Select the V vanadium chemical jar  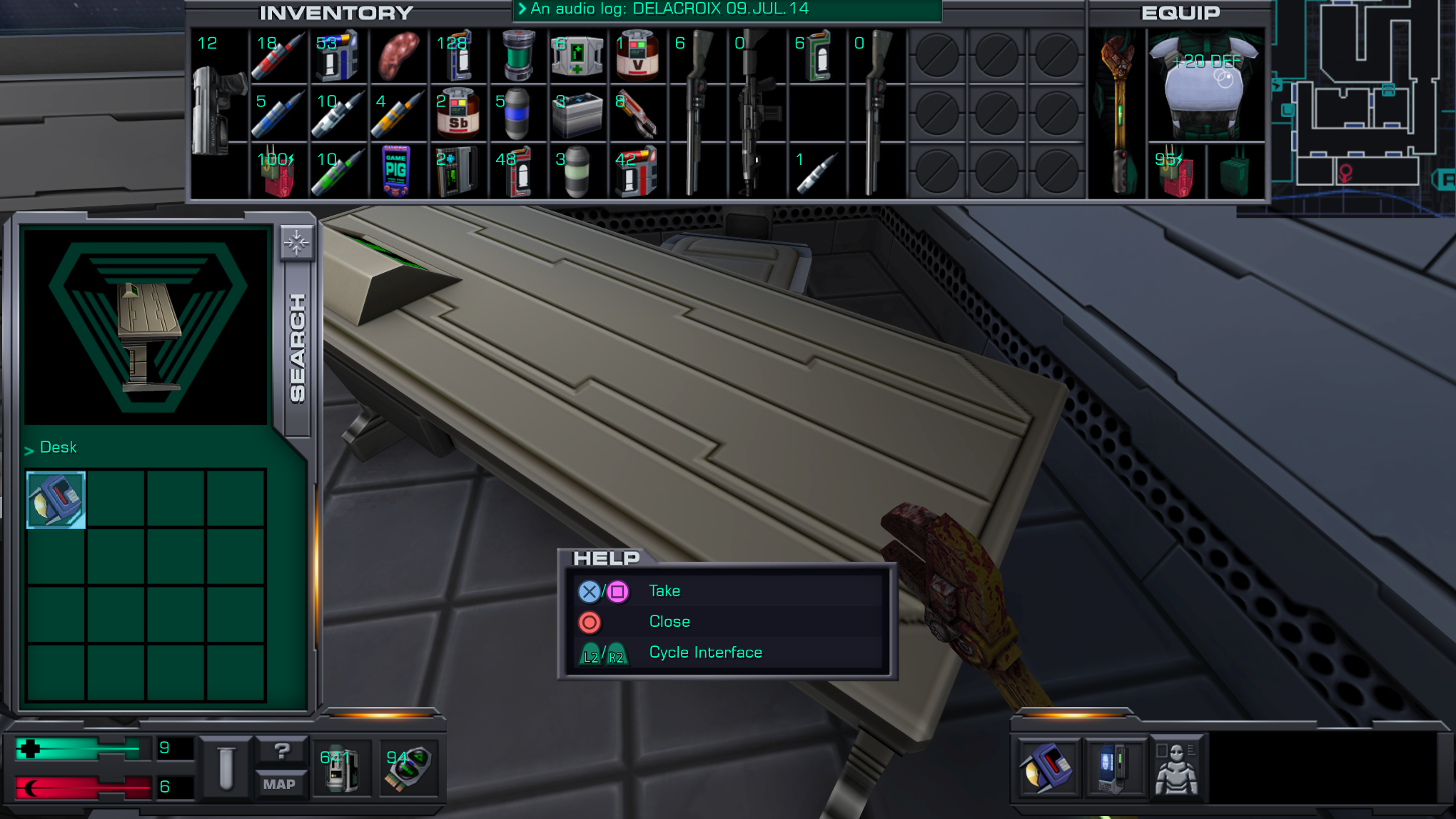pyautogui.click(x=637, y=56)
